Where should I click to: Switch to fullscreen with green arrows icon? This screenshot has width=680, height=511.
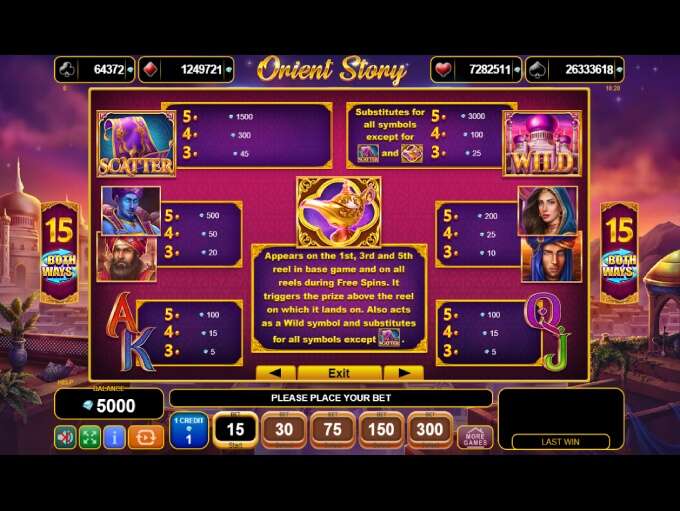[x=90, y=437]
